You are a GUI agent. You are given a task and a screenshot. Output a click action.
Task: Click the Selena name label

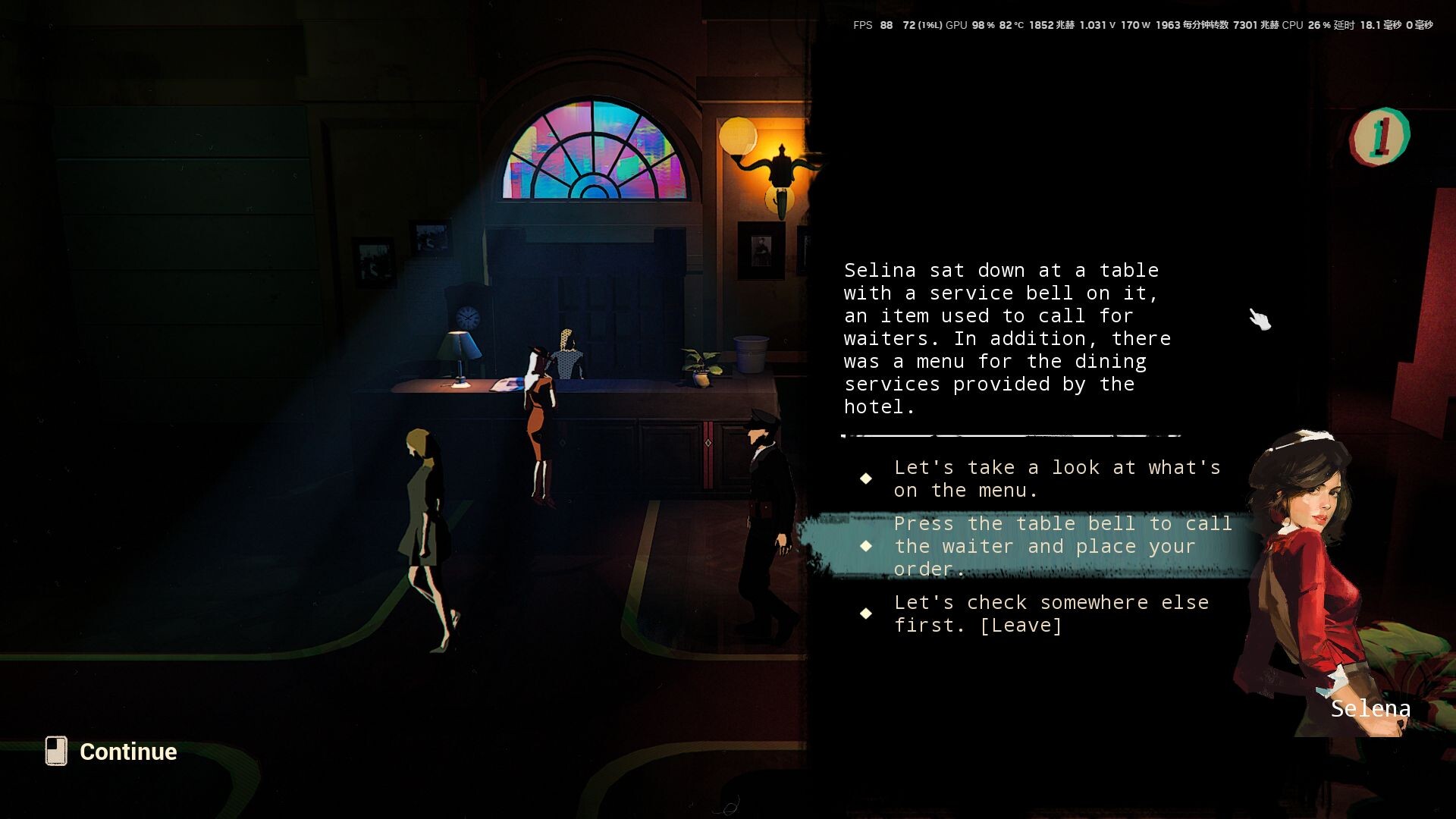[x=1370, y=708]
